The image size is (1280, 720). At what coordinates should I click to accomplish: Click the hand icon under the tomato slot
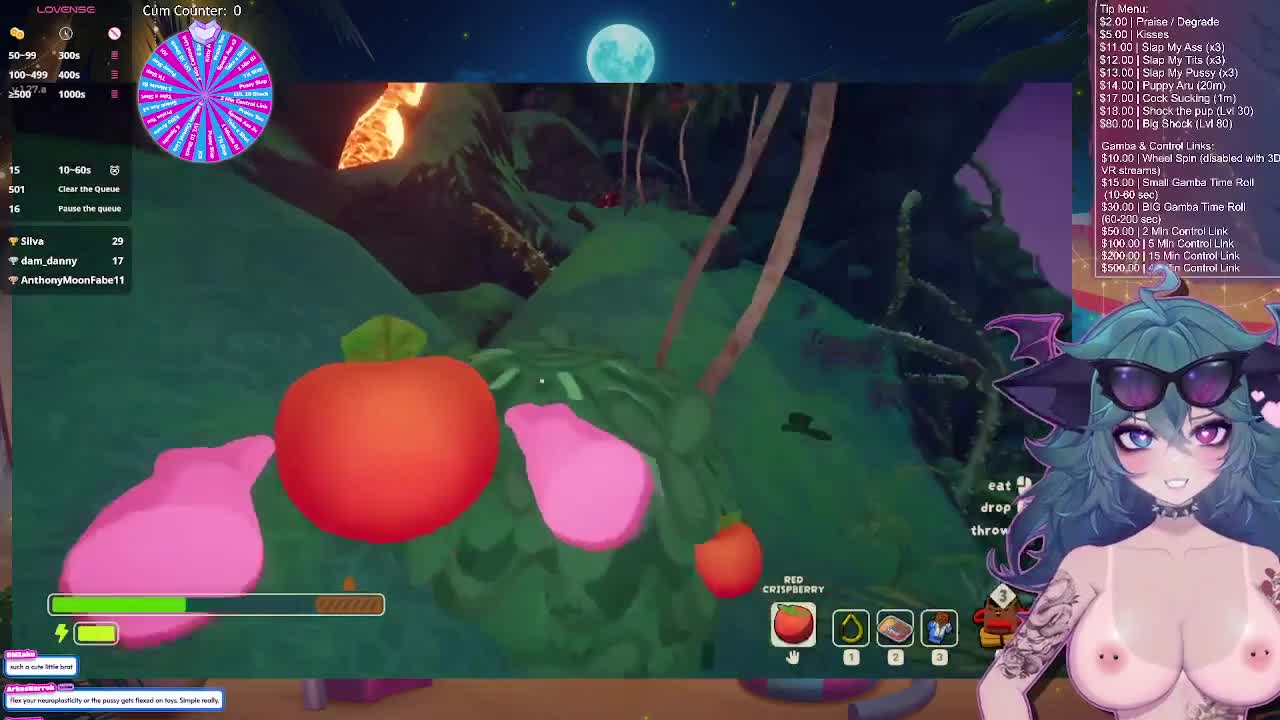[793, 657]
